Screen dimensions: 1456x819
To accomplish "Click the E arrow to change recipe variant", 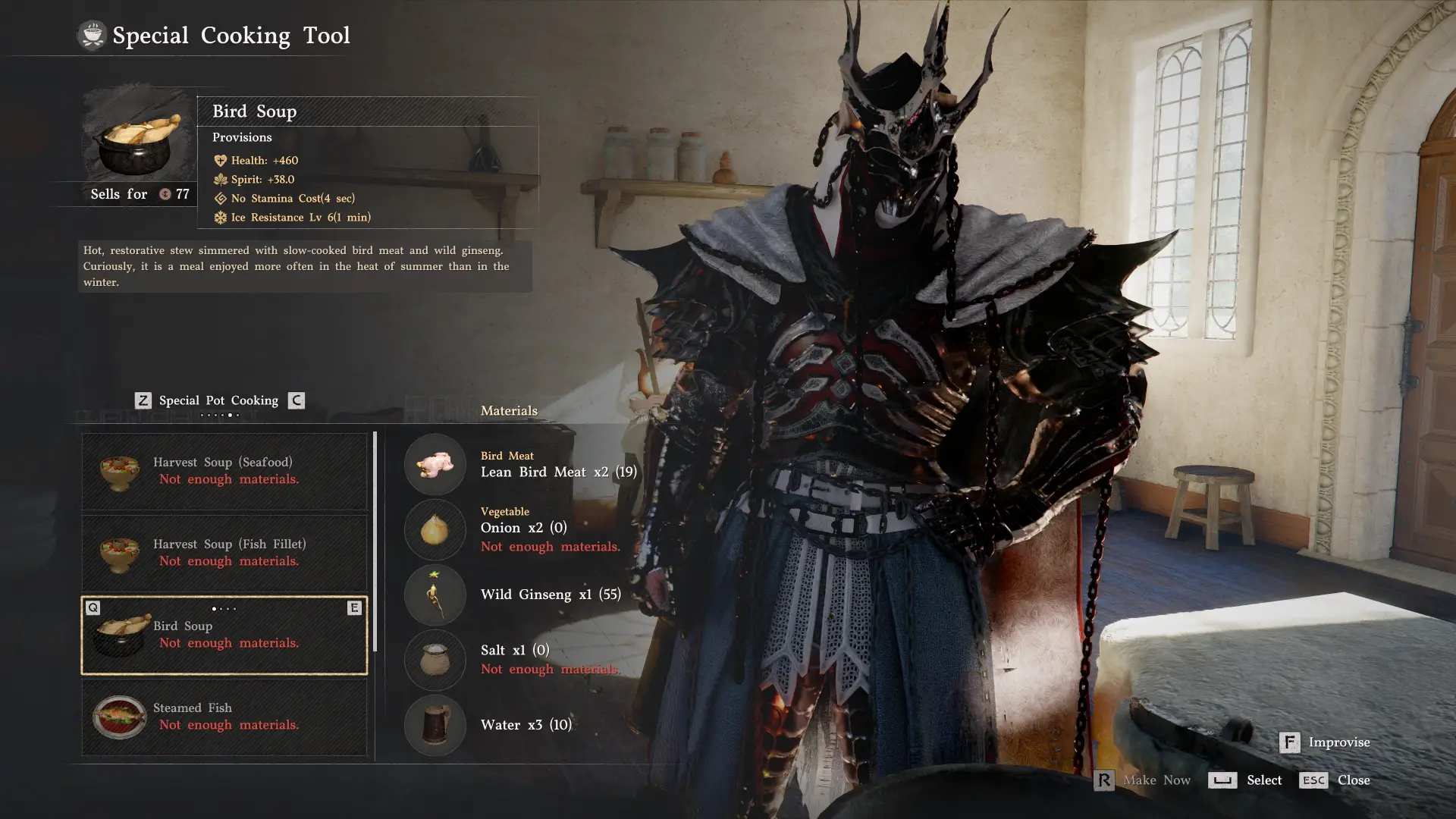I will pos(353,607).
